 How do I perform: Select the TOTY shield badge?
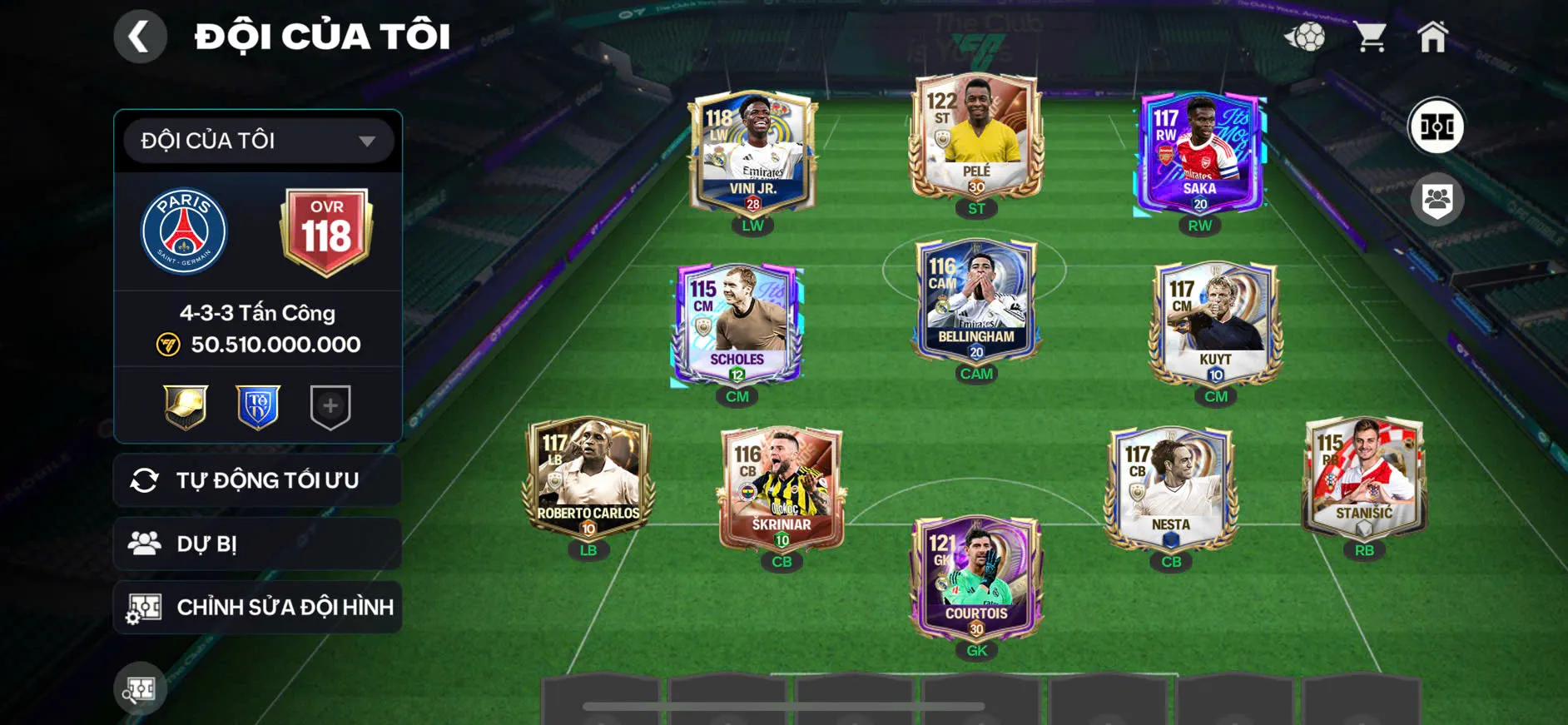(x=257, y=405)
